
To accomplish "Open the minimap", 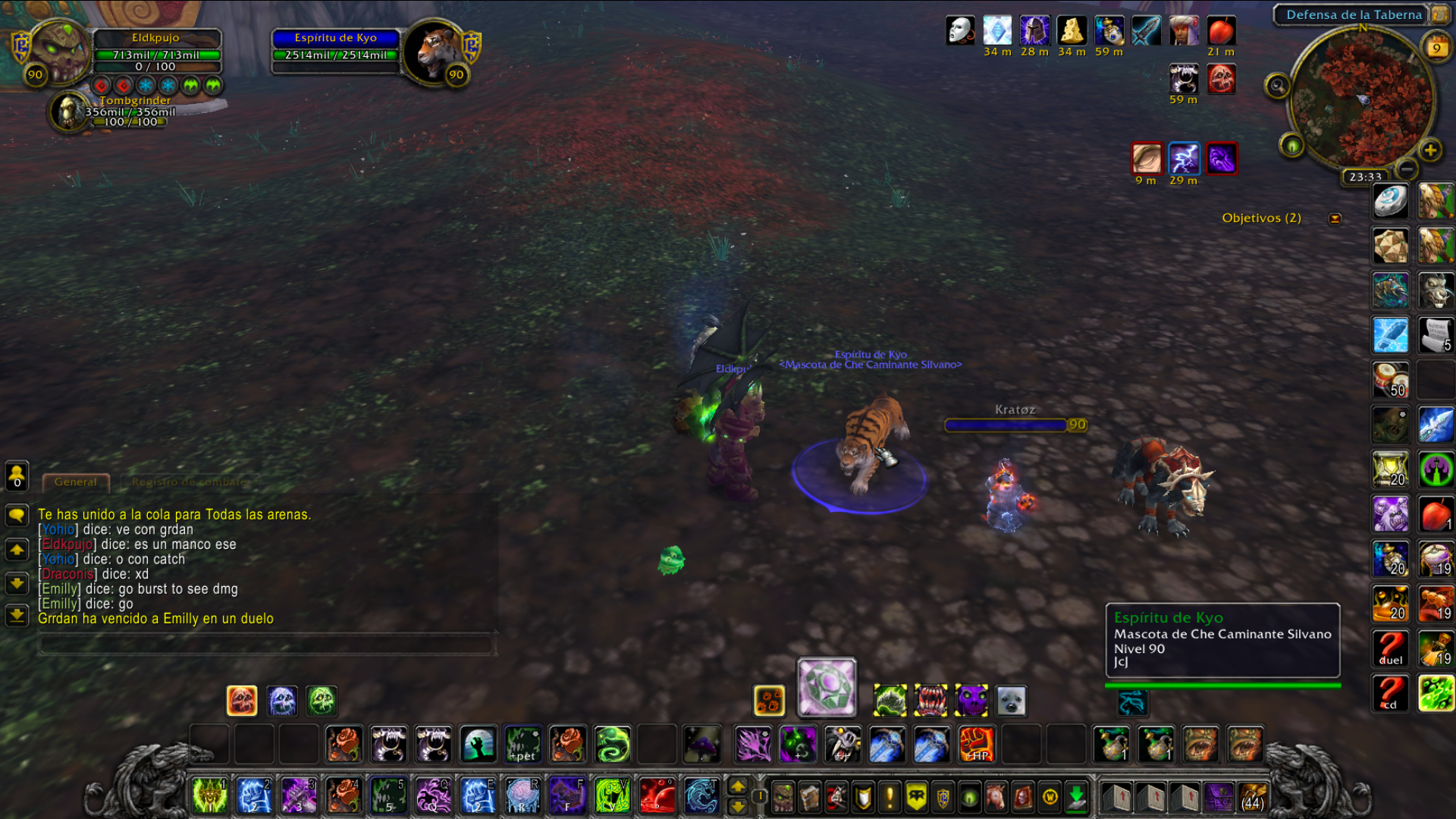I will point(1362,99).
